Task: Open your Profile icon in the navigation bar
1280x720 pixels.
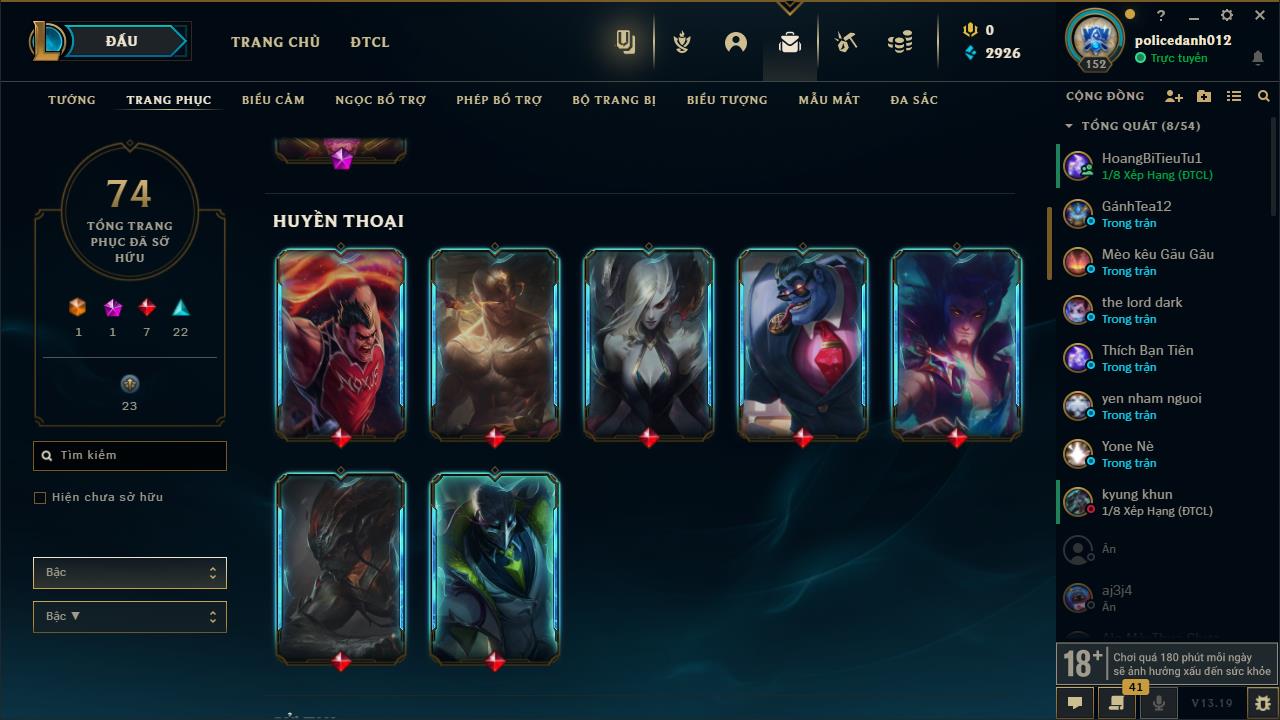Action: coord(736,42)
